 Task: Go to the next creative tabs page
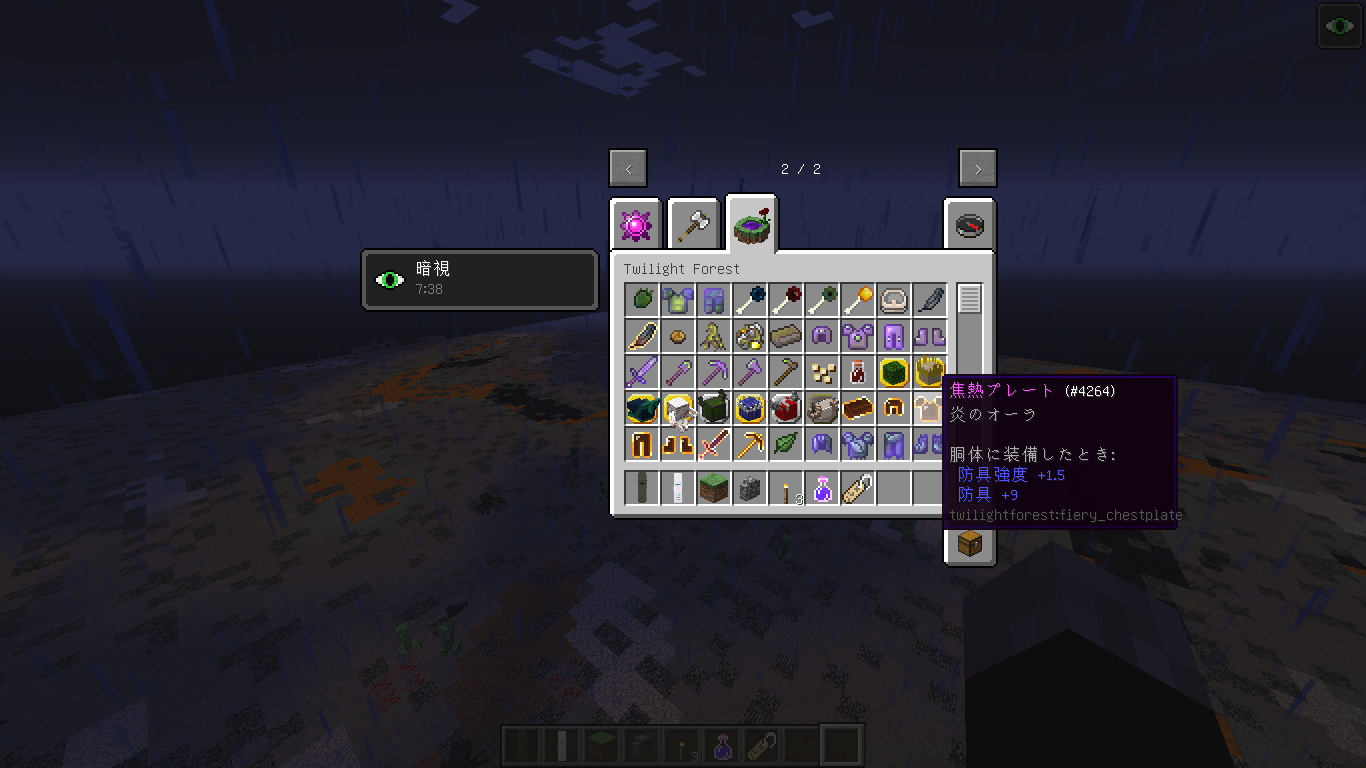click(977, 168)
